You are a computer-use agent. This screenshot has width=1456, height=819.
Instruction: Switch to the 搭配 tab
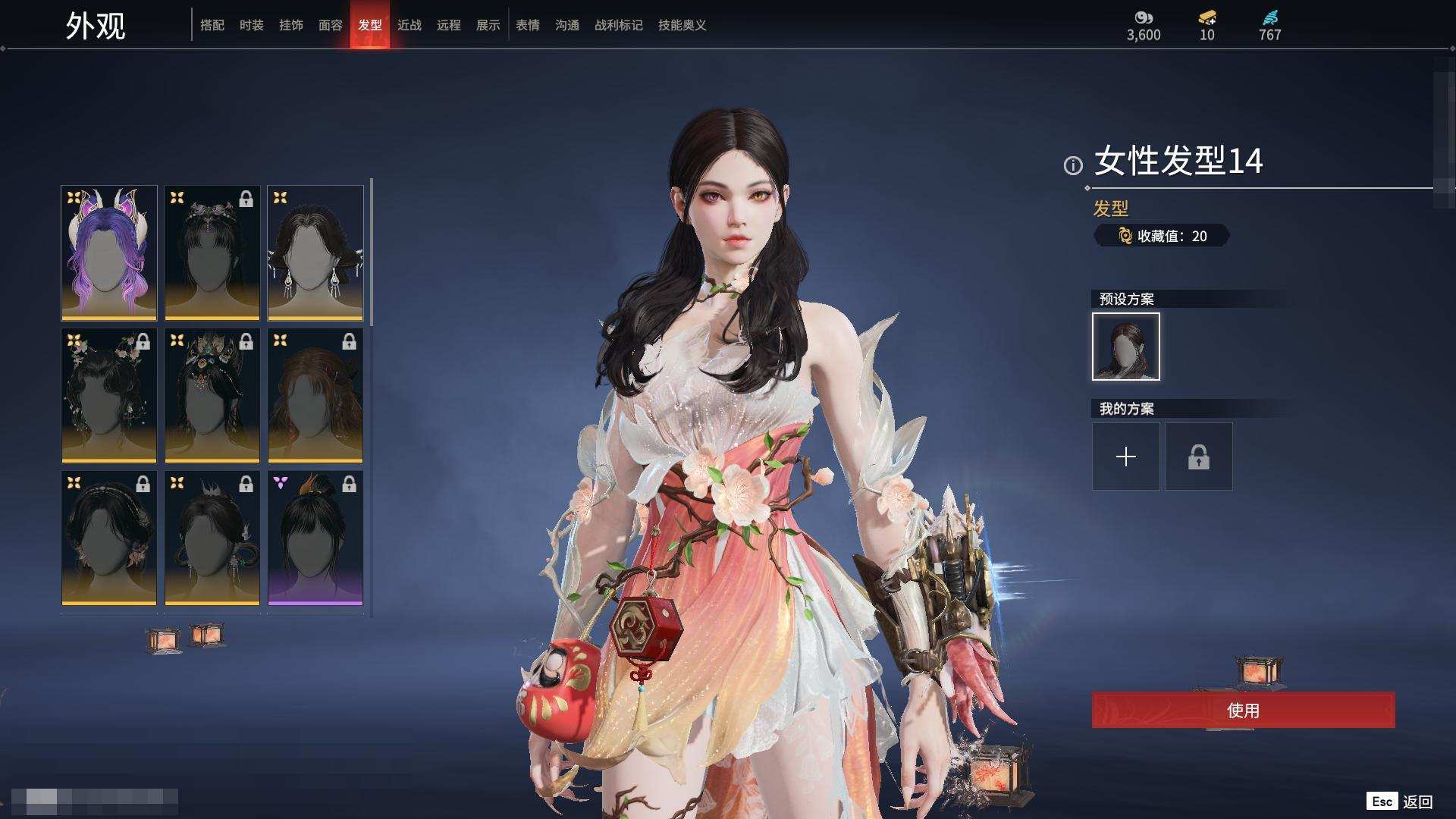[212, 25]
